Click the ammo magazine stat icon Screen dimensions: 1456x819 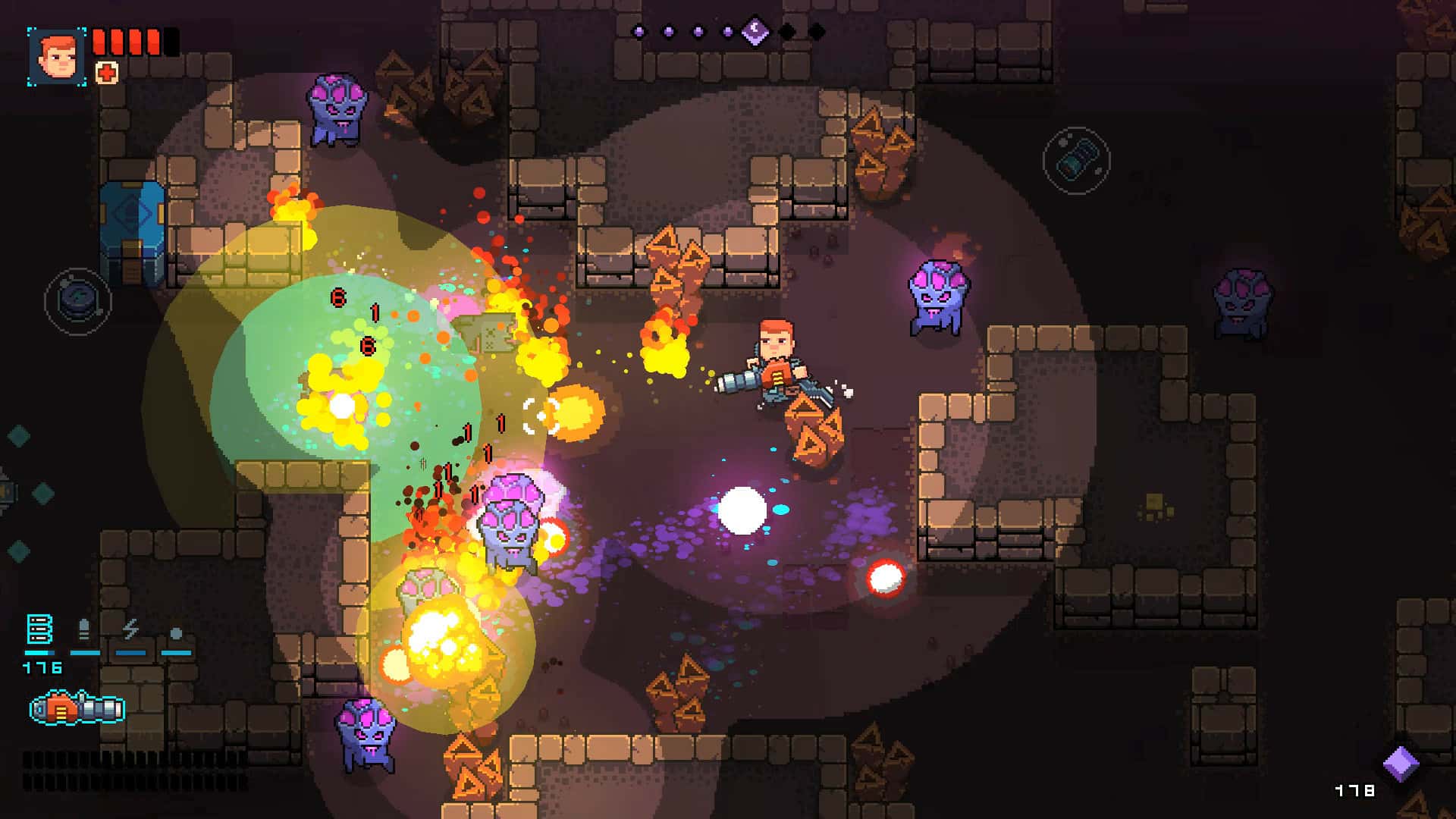click(x=38, y=628)
